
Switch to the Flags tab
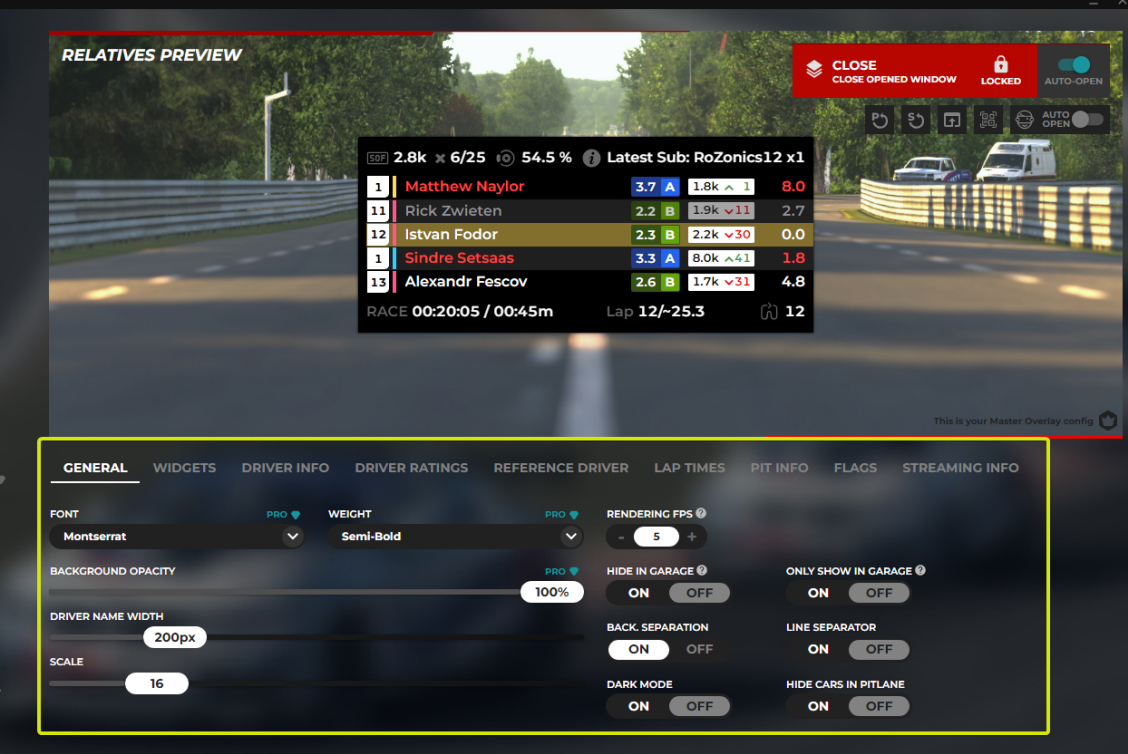click(x=855, y=468)
